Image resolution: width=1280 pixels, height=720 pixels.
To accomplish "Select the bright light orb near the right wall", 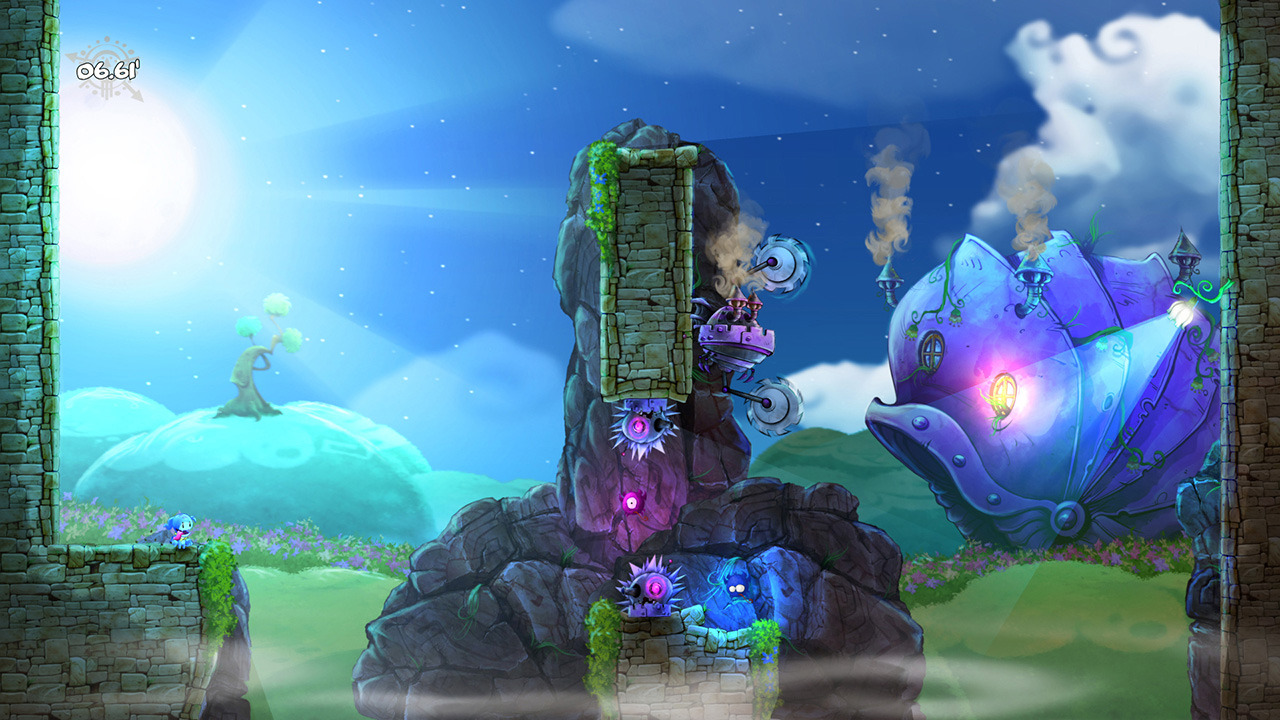I will pyautogui.click(x=1180, y=311).
